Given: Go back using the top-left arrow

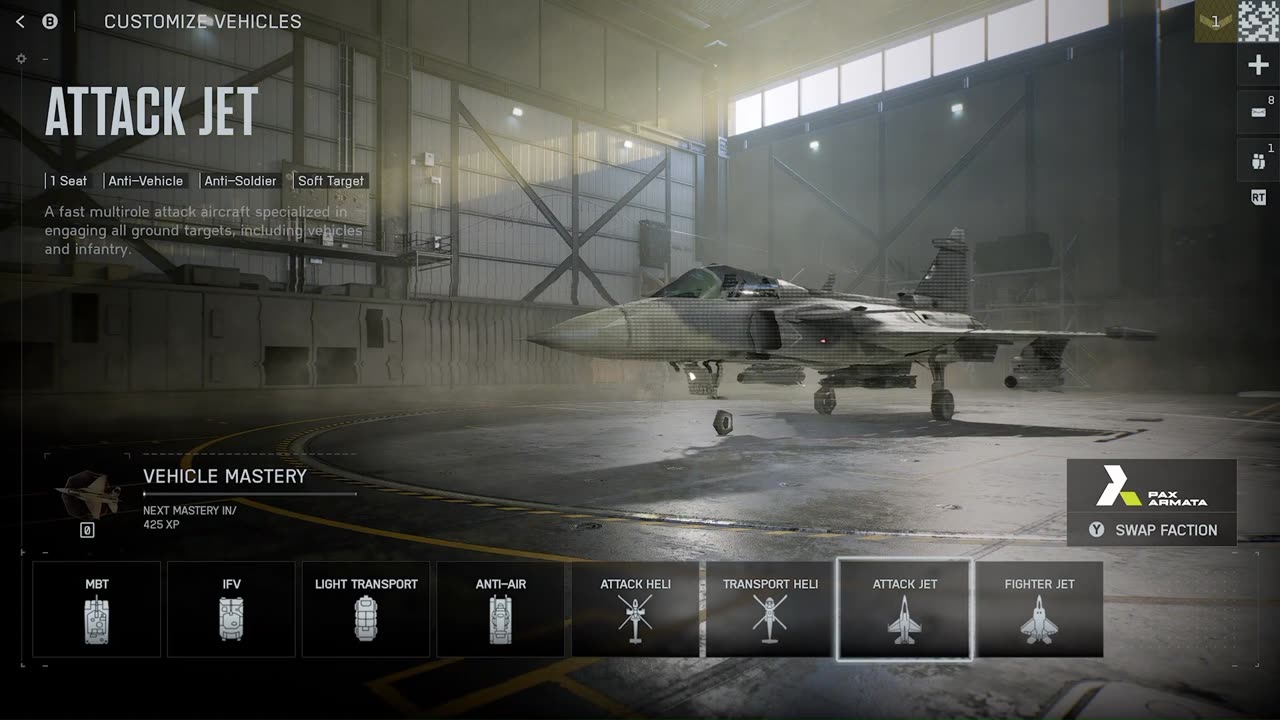Looking at the screenshot, I should tap(20, 21).
